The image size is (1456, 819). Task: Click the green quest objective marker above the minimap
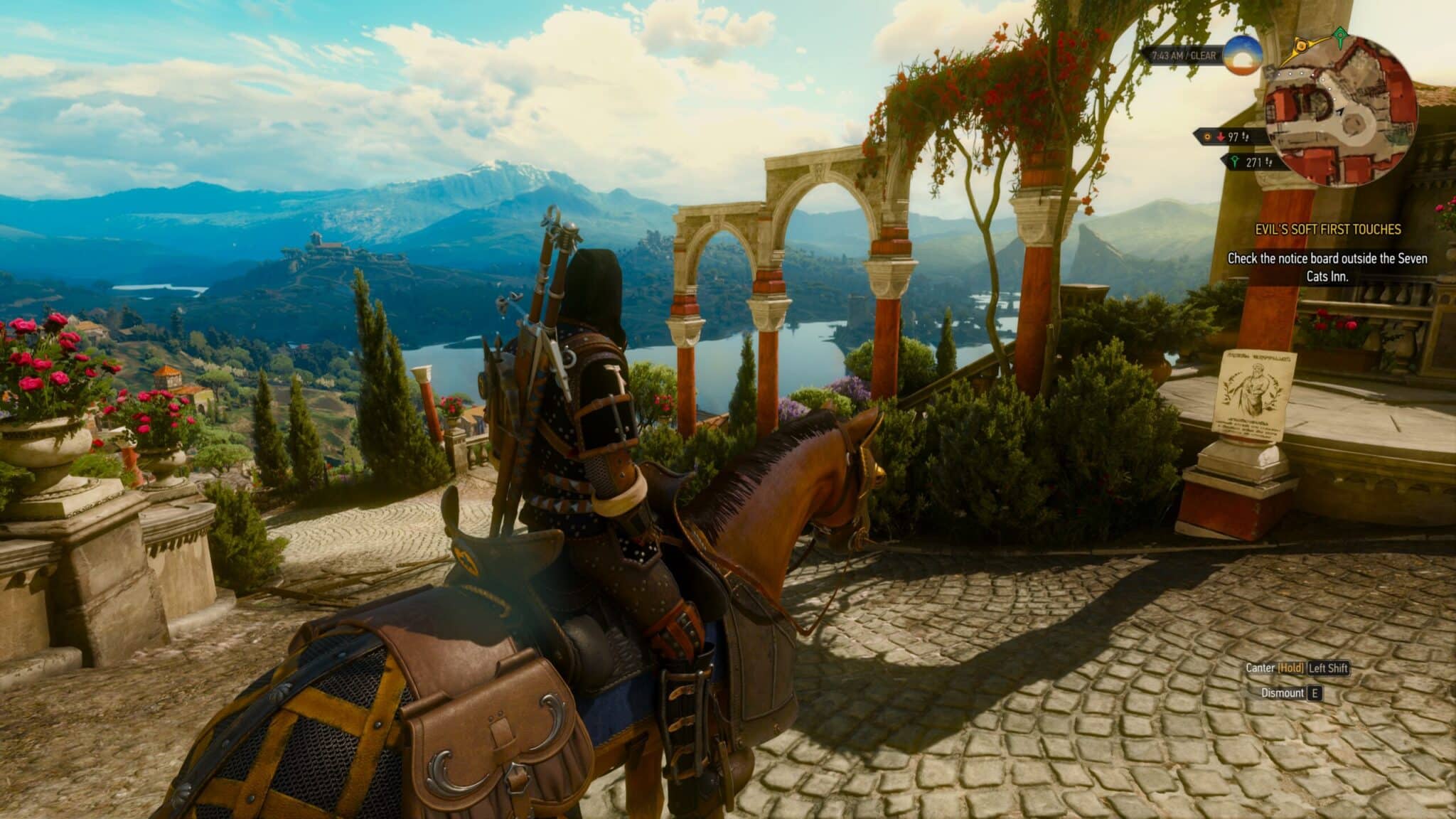coord(1340,33)
